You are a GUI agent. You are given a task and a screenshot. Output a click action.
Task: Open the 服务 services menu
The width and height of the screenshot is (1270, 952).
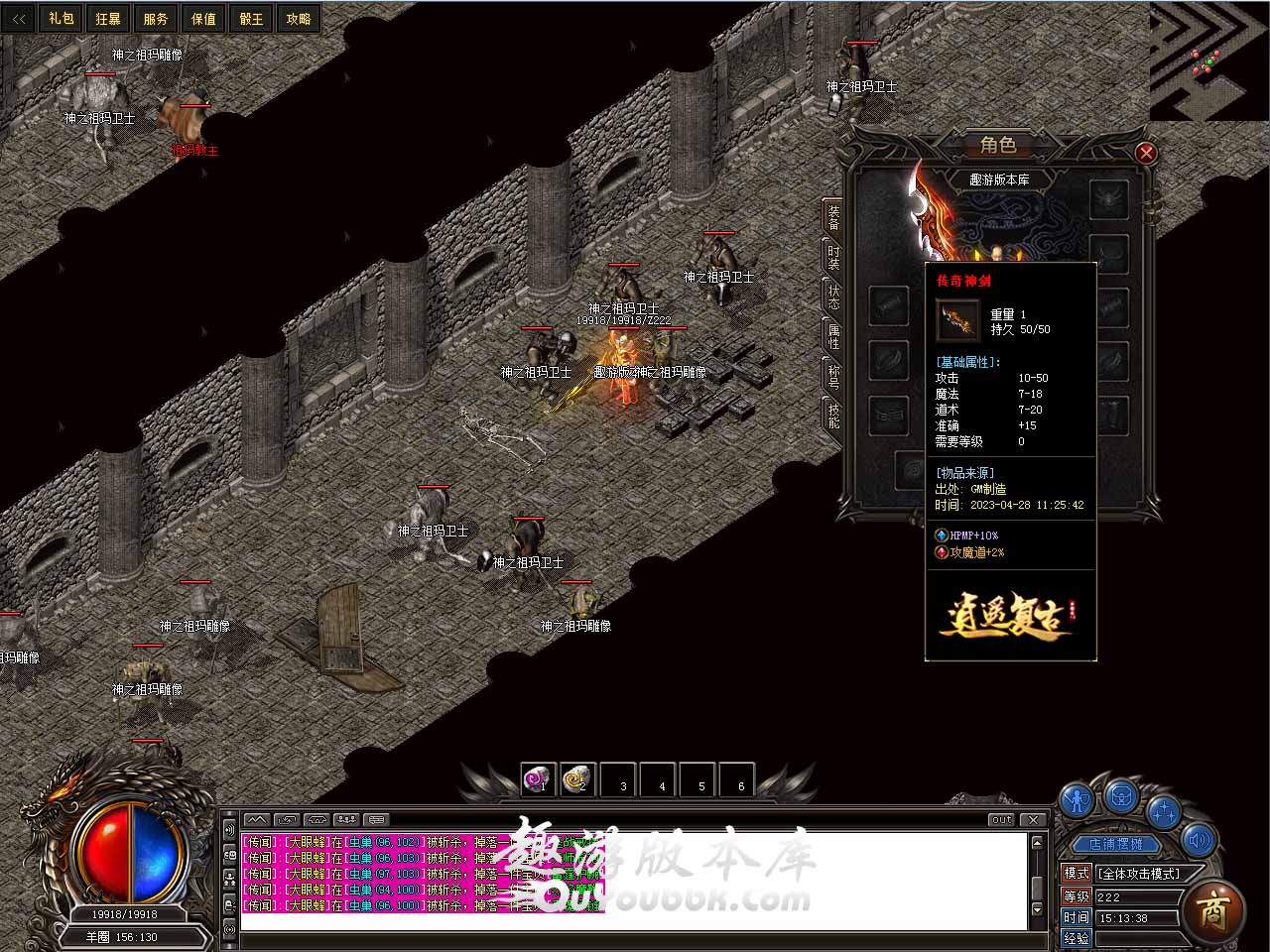pos(156,18)
